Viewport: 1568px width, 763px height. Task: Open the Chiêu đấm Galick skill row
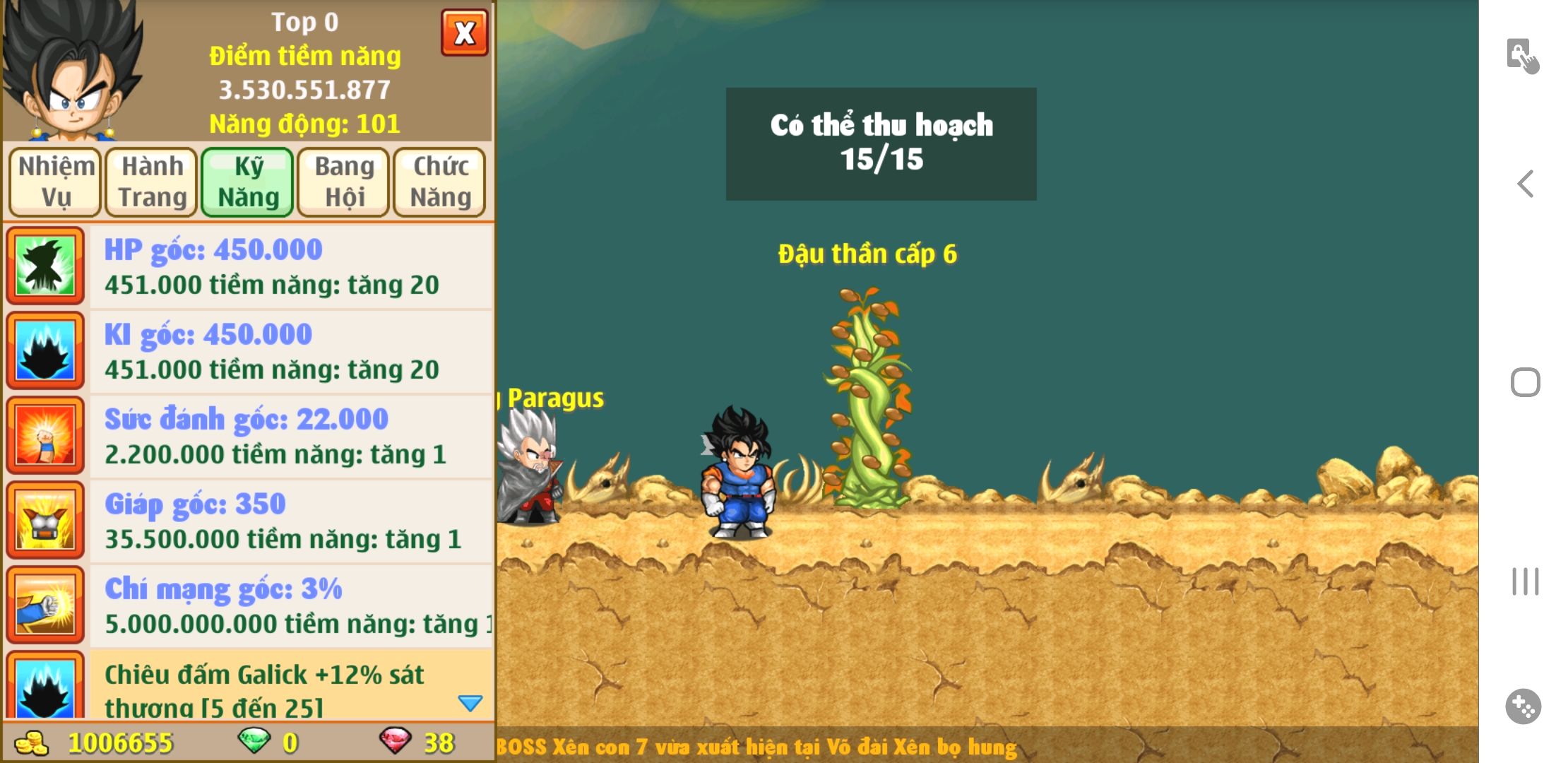click(275, 687)
